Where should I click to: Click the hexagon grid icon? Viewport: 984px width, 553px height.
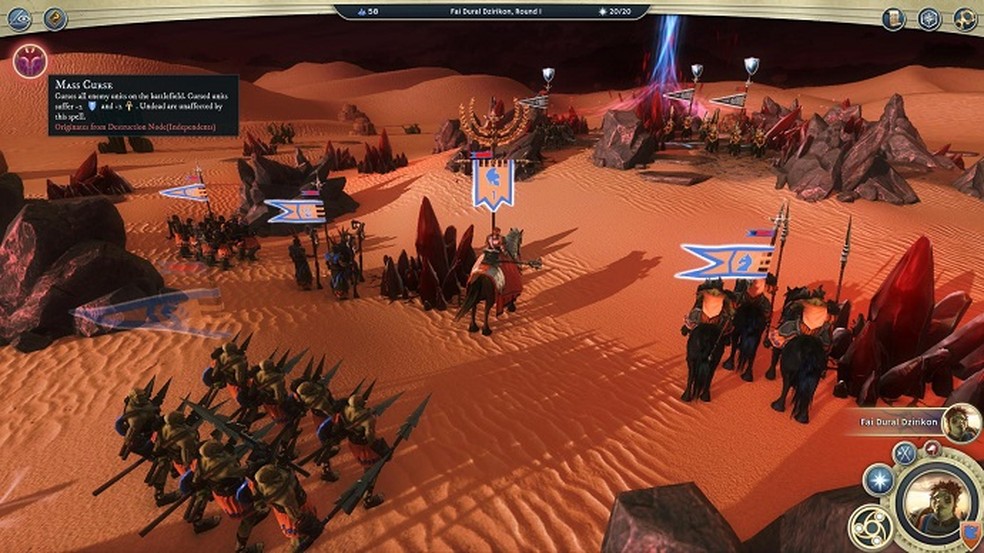click(x=929, y=18)
